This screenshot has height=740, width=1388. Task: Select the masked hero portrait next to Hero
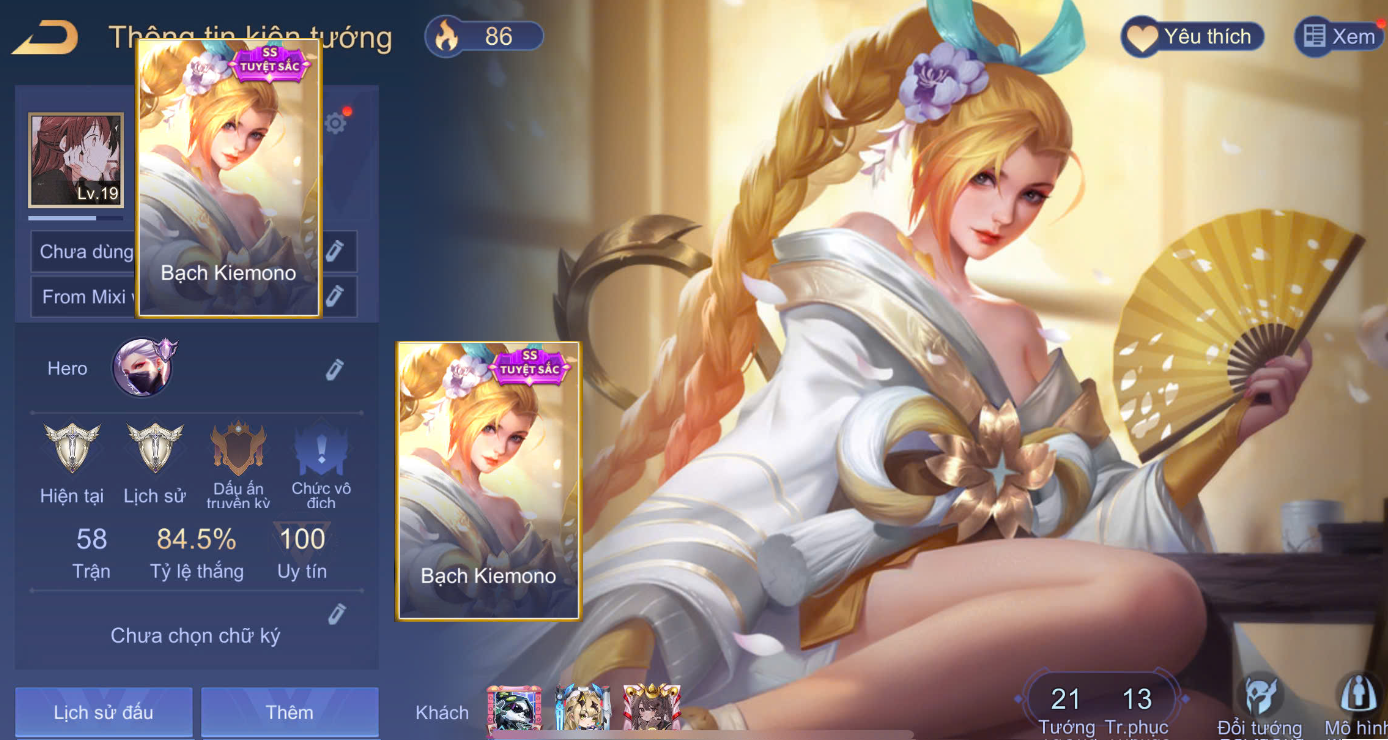pyautogui.click(x=143, y=367)
